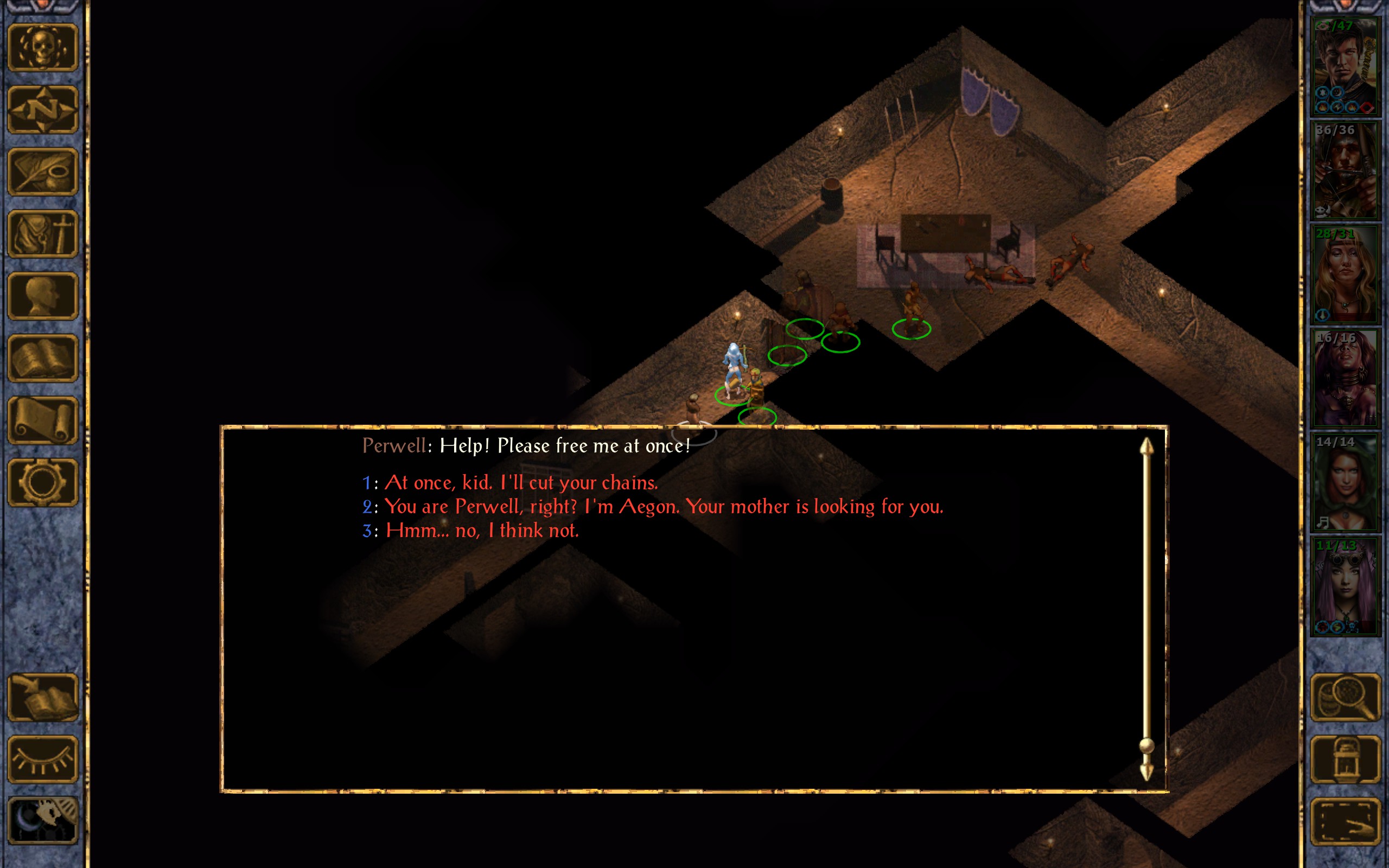The width and height of the screenshot is (1389, 868).
Task: Open the journal with quill icon
Action: click(43, 171)
